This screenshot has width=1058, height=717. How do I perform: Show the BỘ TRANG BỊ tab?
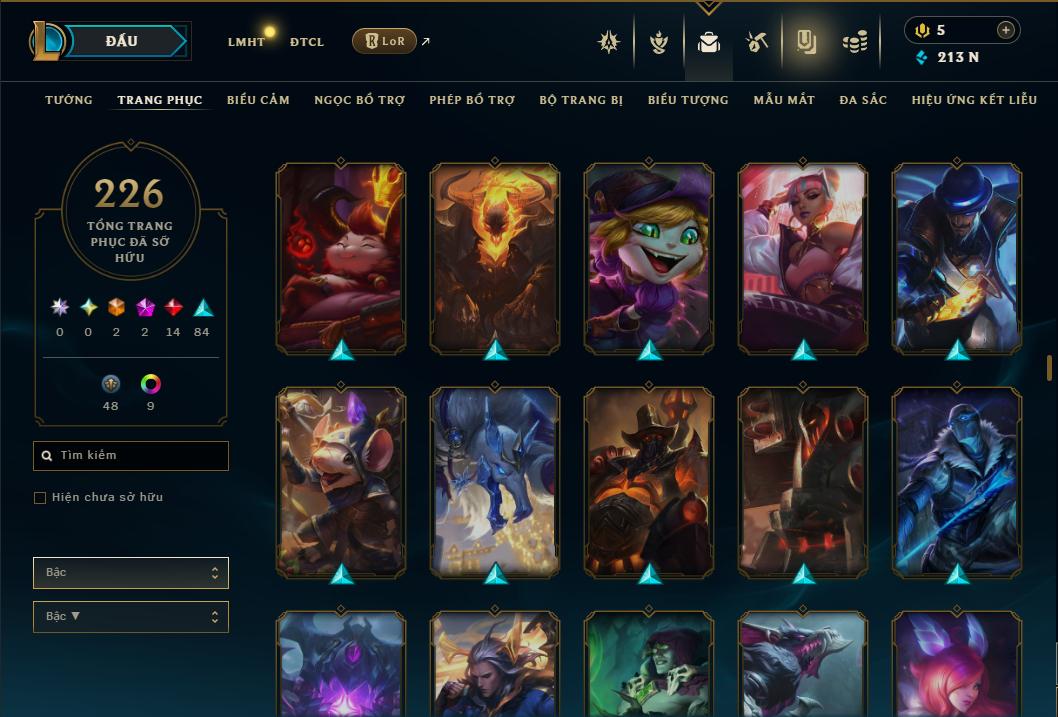click(x=581, y=100)
